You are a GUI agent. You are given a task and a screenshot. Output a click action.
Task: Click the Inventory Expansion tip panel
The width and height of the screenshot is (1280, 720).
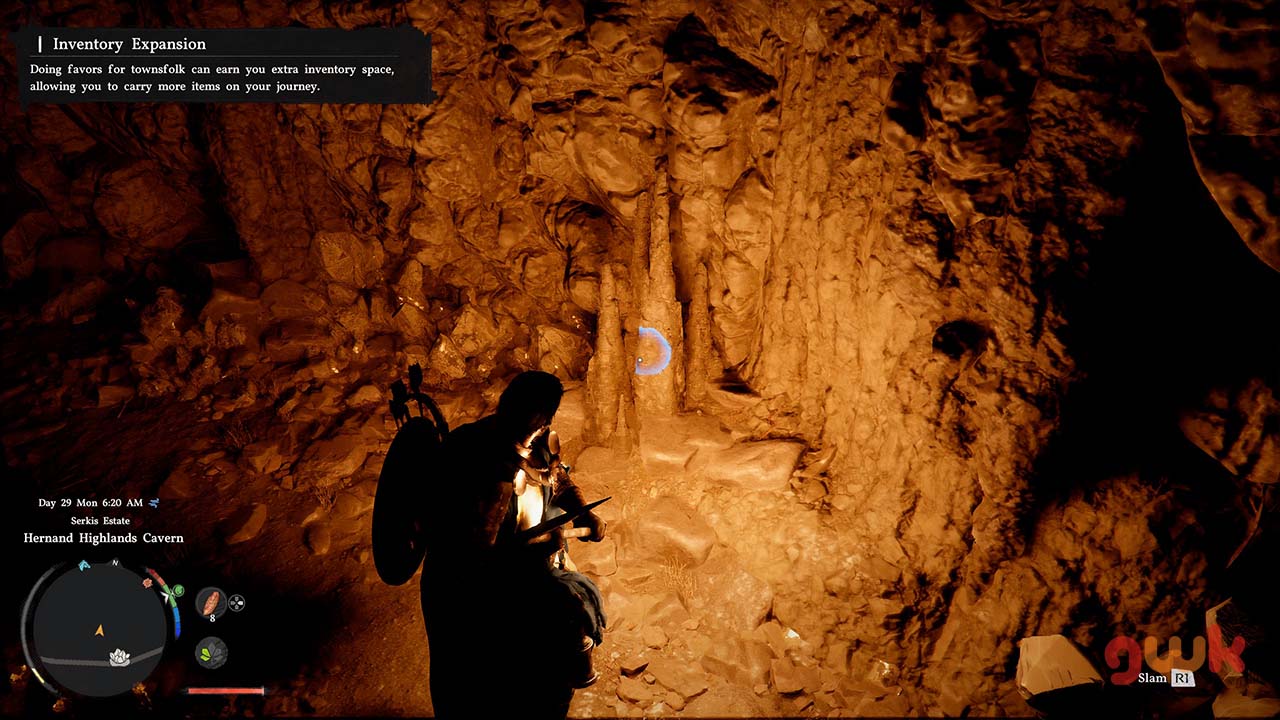tap(222, 66)
